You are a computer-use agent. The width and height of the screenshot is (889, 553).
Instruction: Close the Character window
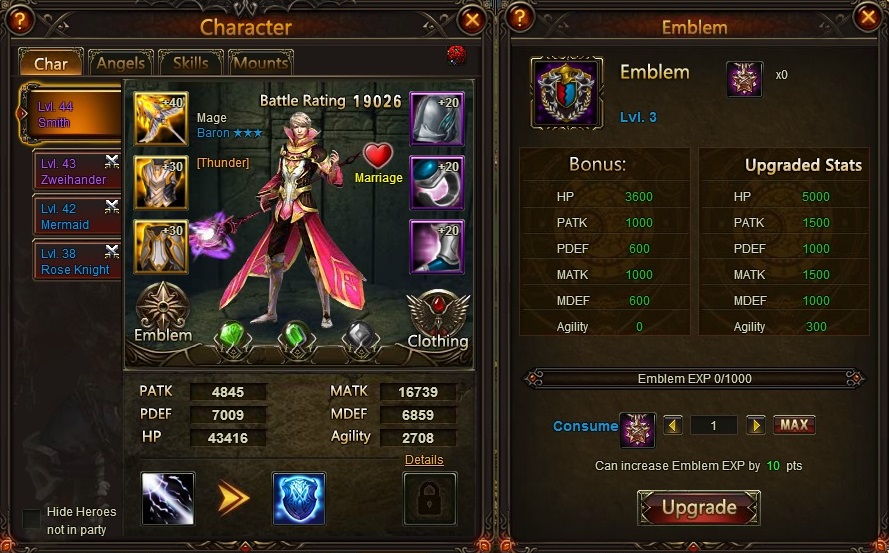(x=473, y=19)
